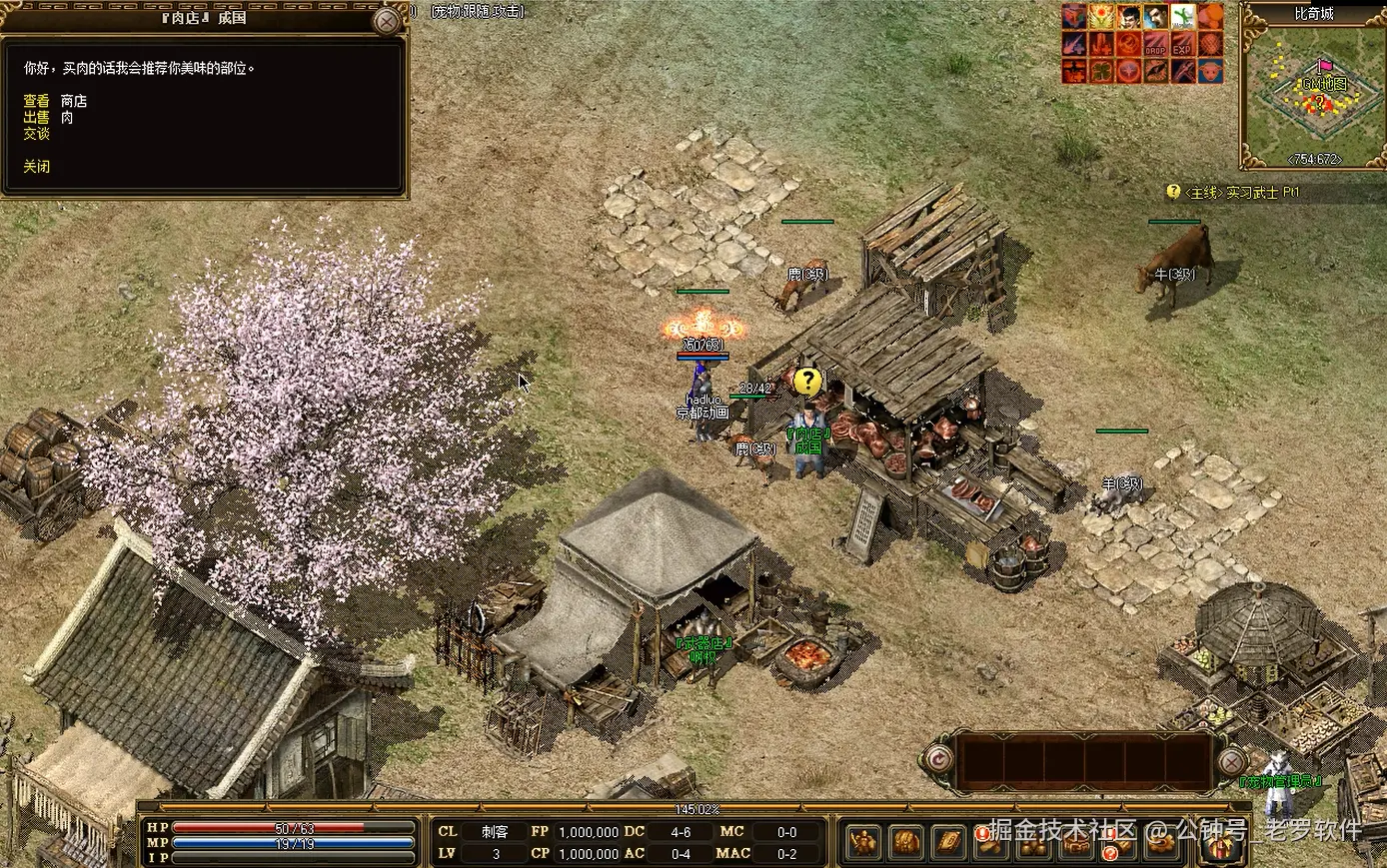Image resolution: width=1387 pixels, height=868 pixels.
Task: Click the EXP buff icon
Action: tap(1182, 45)
